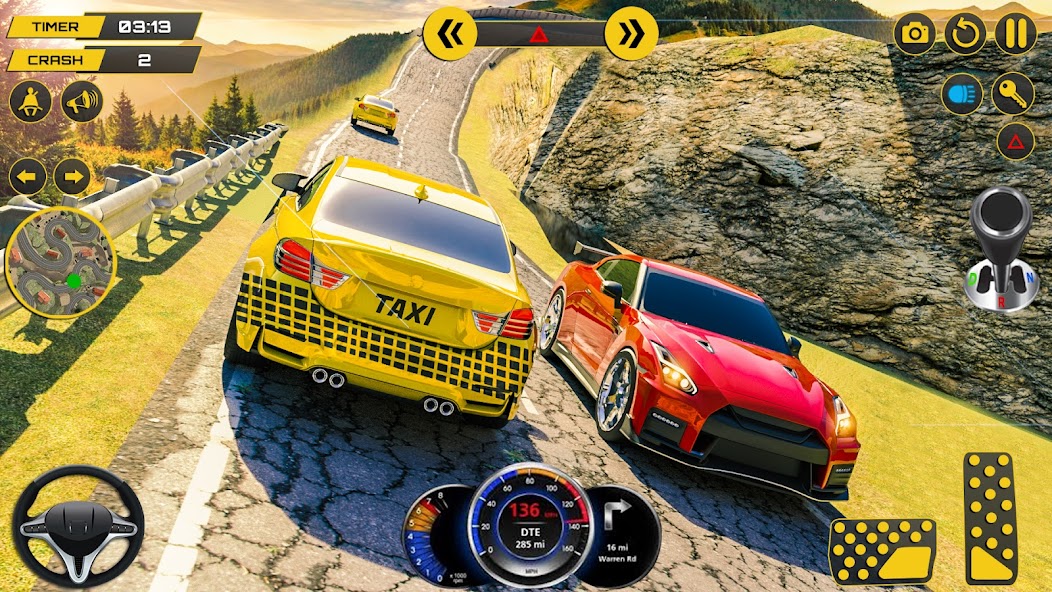Pause the game
The width and height of the screenshot is (1052, 592).
tap(1016, 34)
